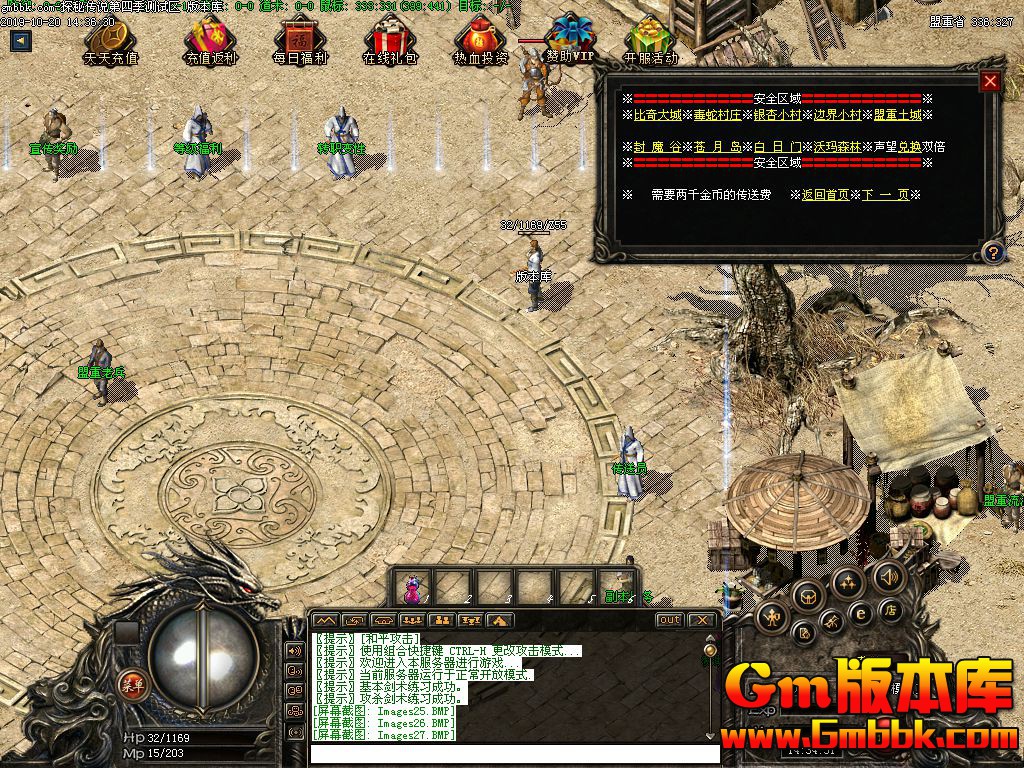The height and width of the screenshot is (768, 1024).
Task: Click the 在线礼包 gift box icon
Action: 389,40
